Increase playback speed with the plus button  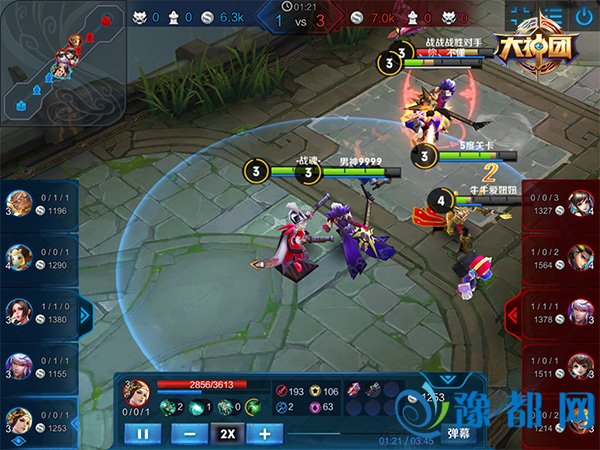[265, 434]
